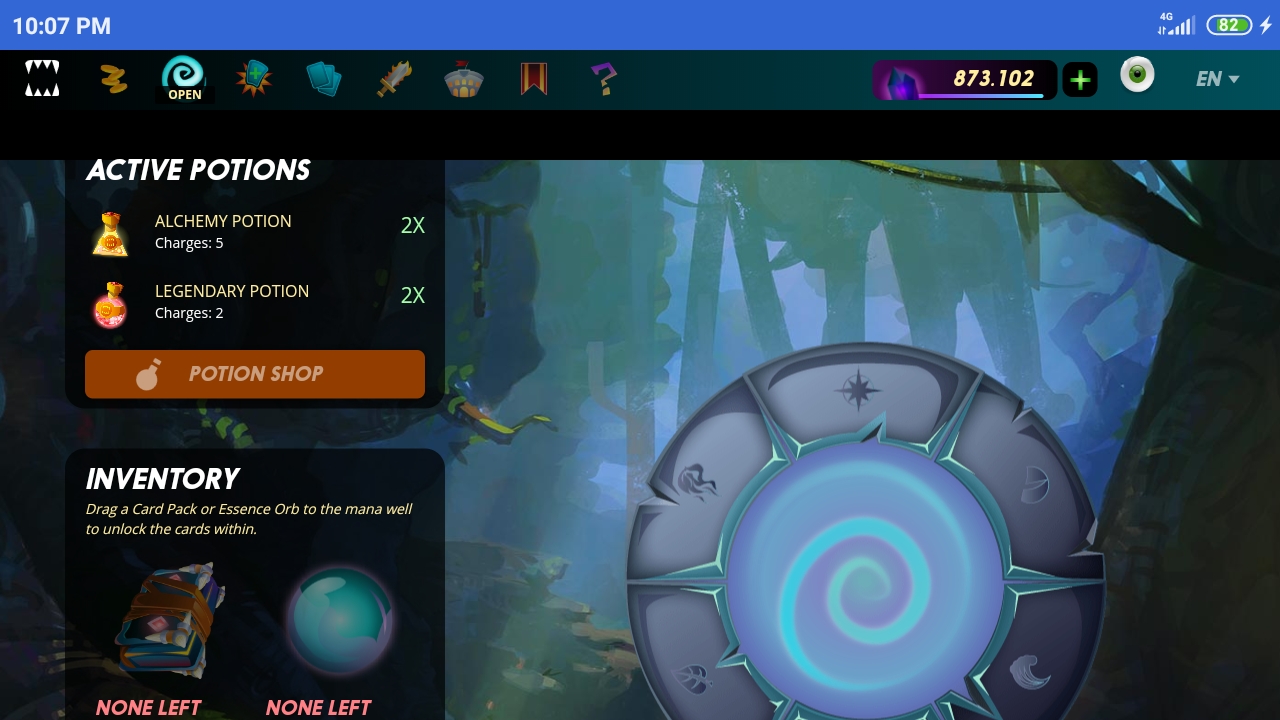Viewport: 1280px width, 720px height.
Task: Open the monster teeth home logo
Action: (42, 79)
